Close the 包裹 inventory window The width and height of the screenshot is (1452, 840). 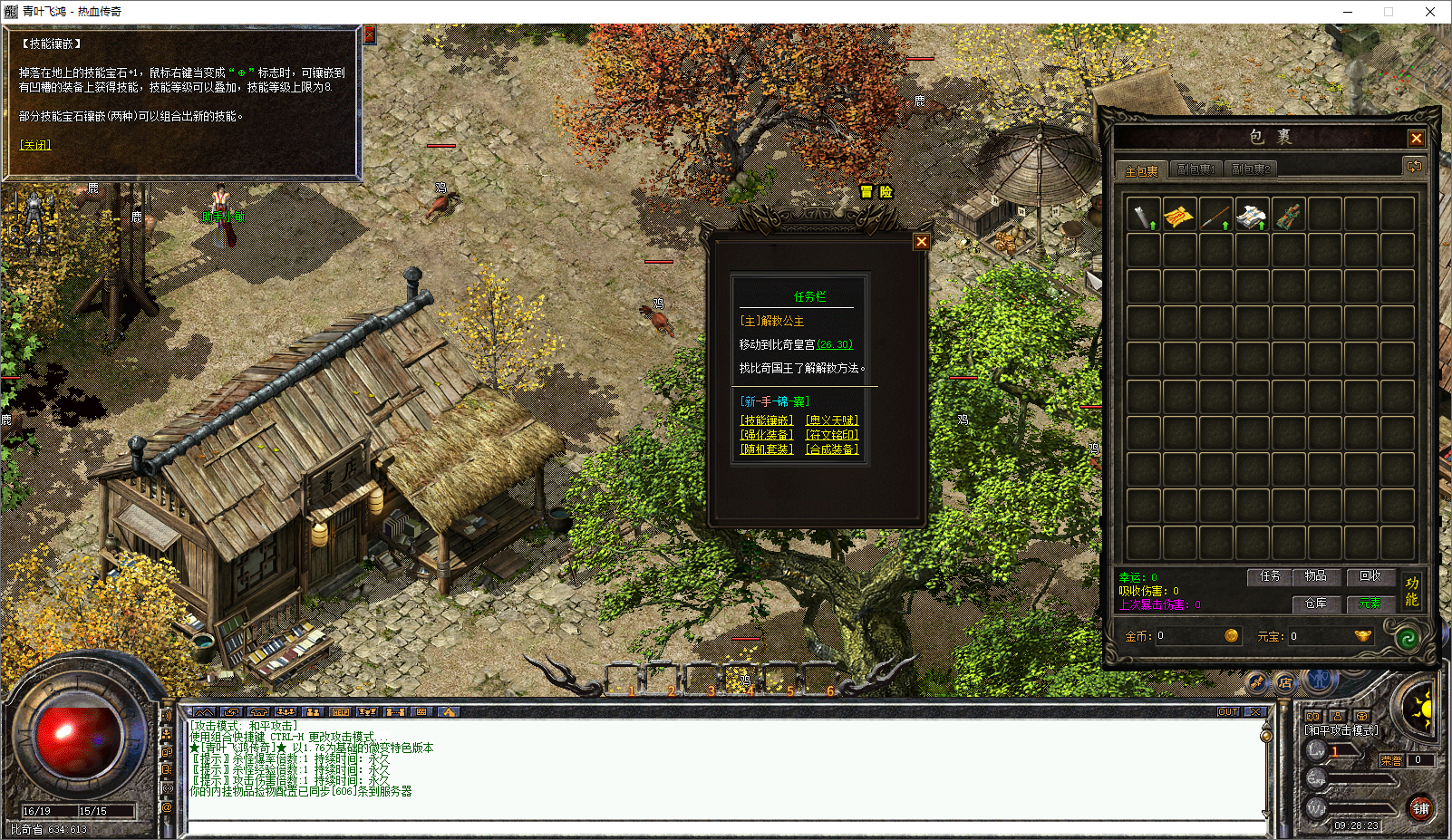(x=1416, y=138)
